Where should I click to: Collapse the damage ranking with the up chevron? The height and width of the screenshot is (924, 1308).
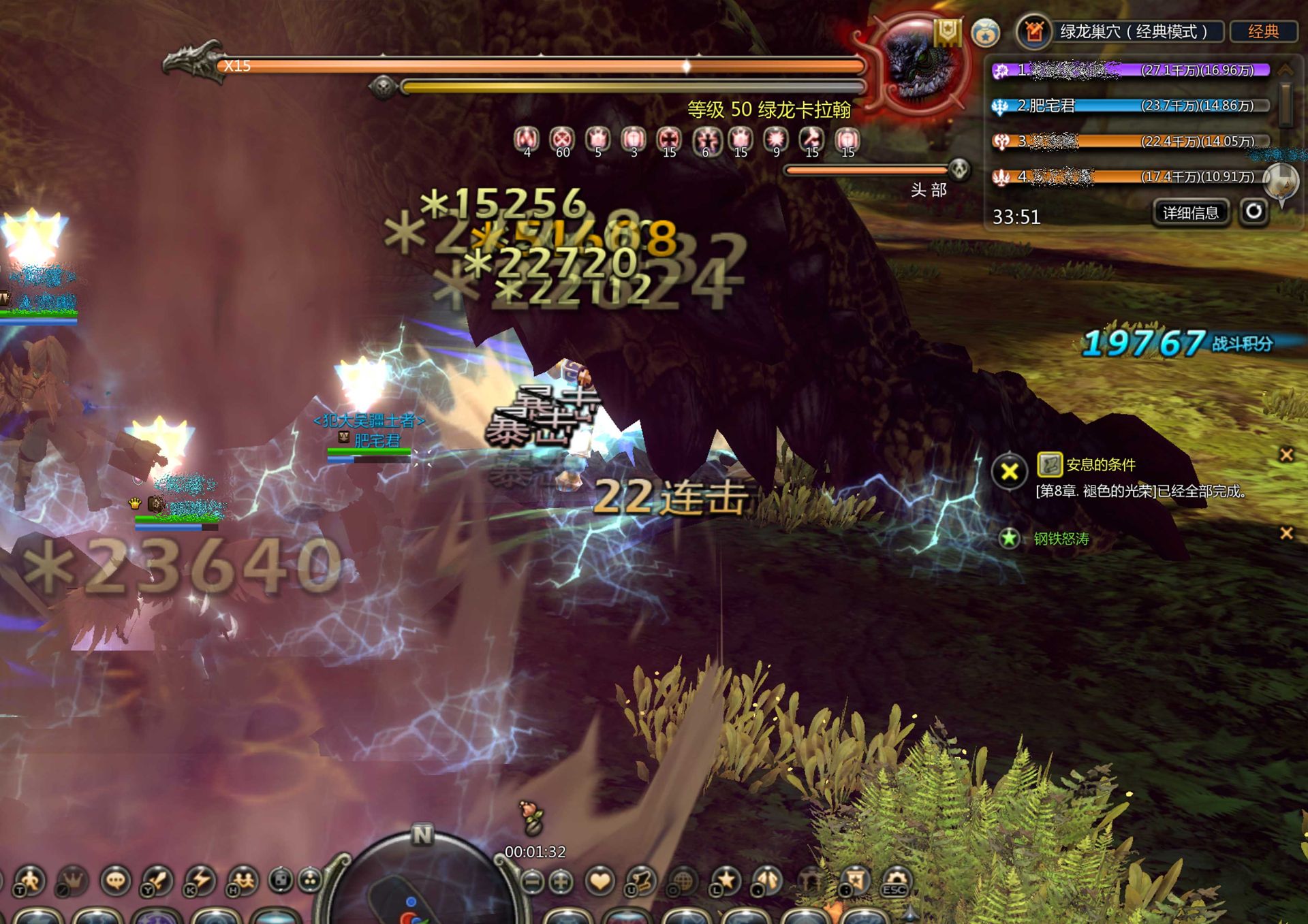click(x=1286, y=69)
